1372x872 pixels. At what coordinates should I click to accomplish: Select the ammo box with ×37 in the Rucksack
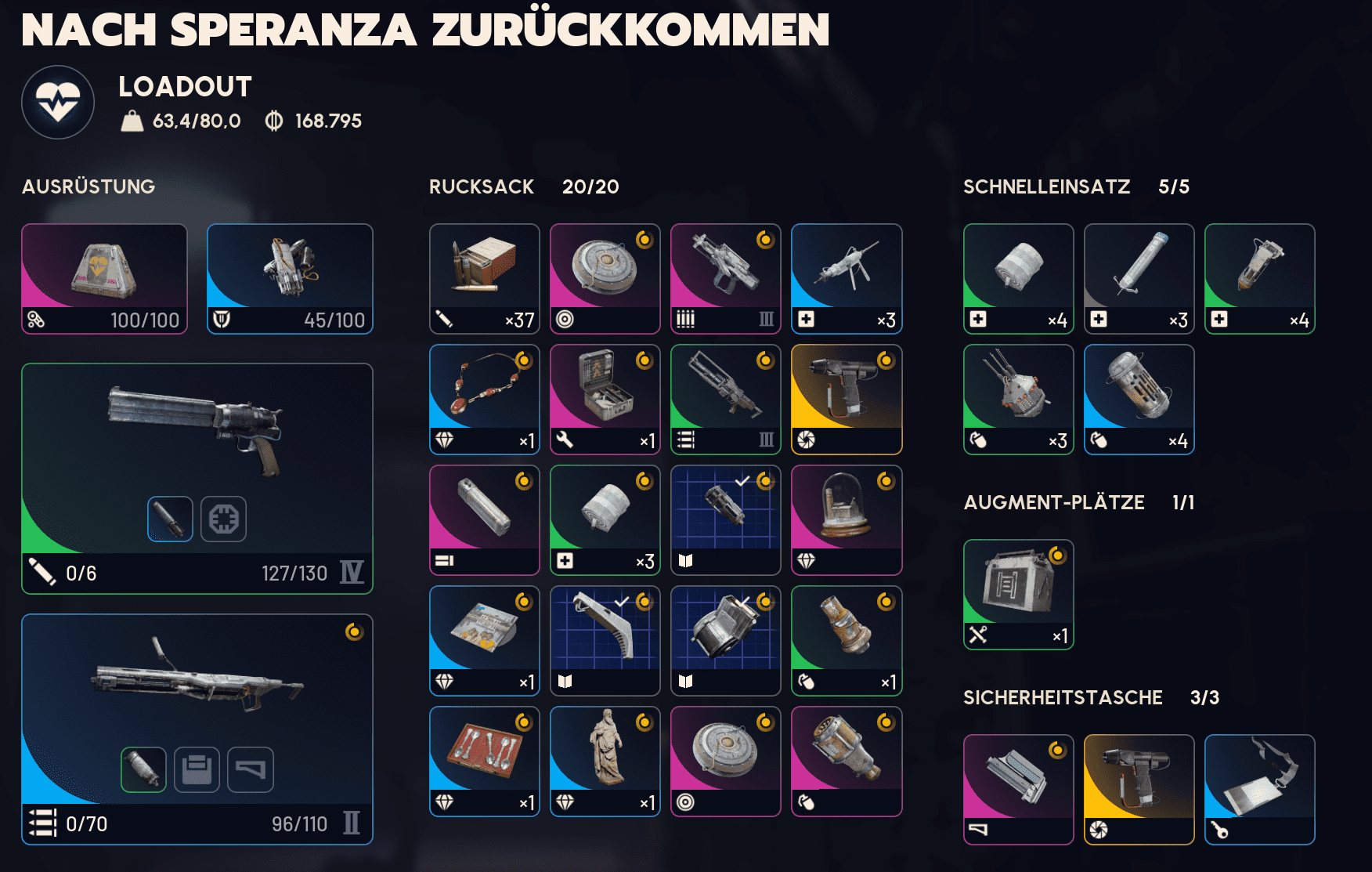coord(484,278)
